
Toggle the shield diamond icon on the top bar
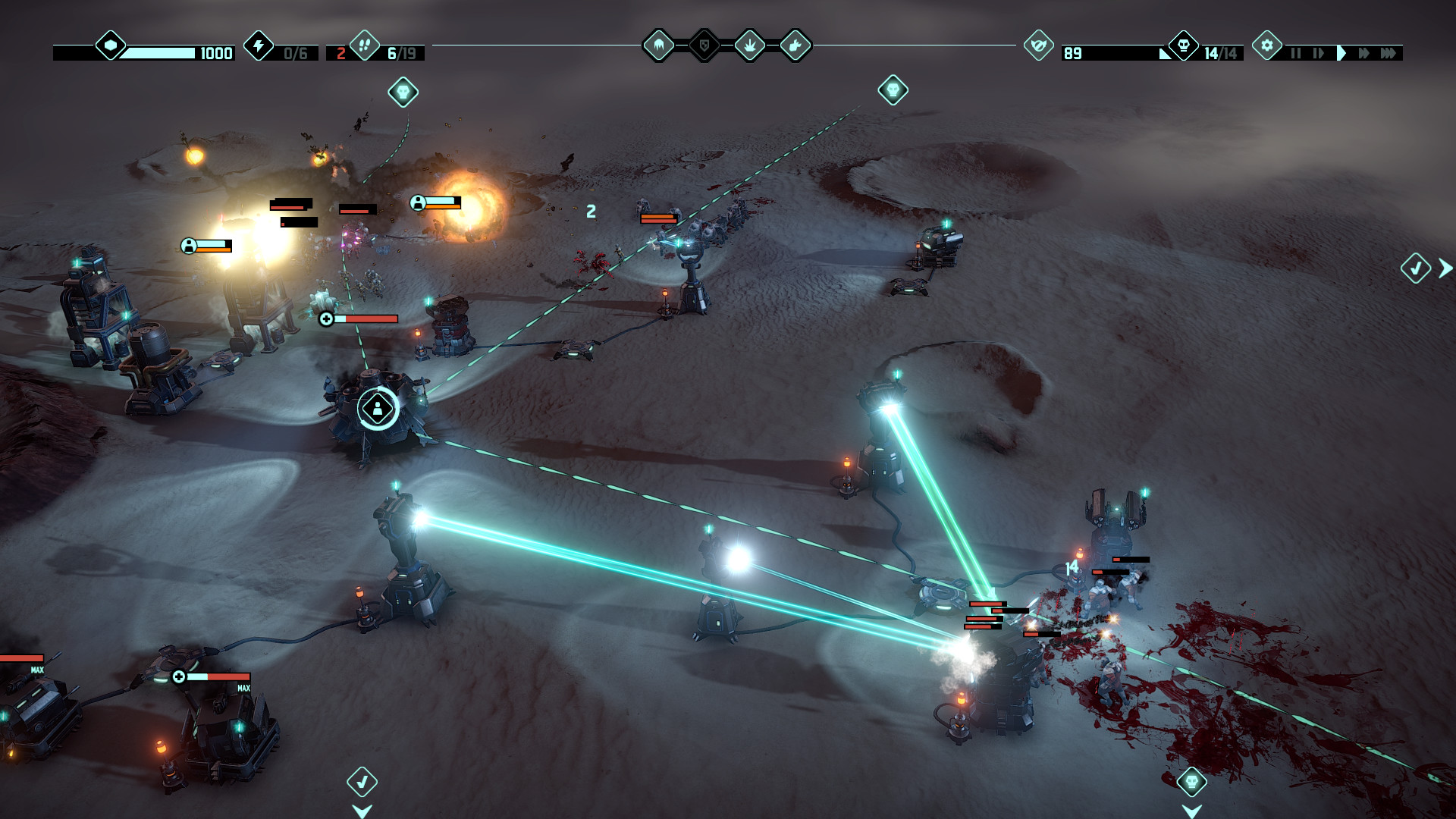click(704, 45)
